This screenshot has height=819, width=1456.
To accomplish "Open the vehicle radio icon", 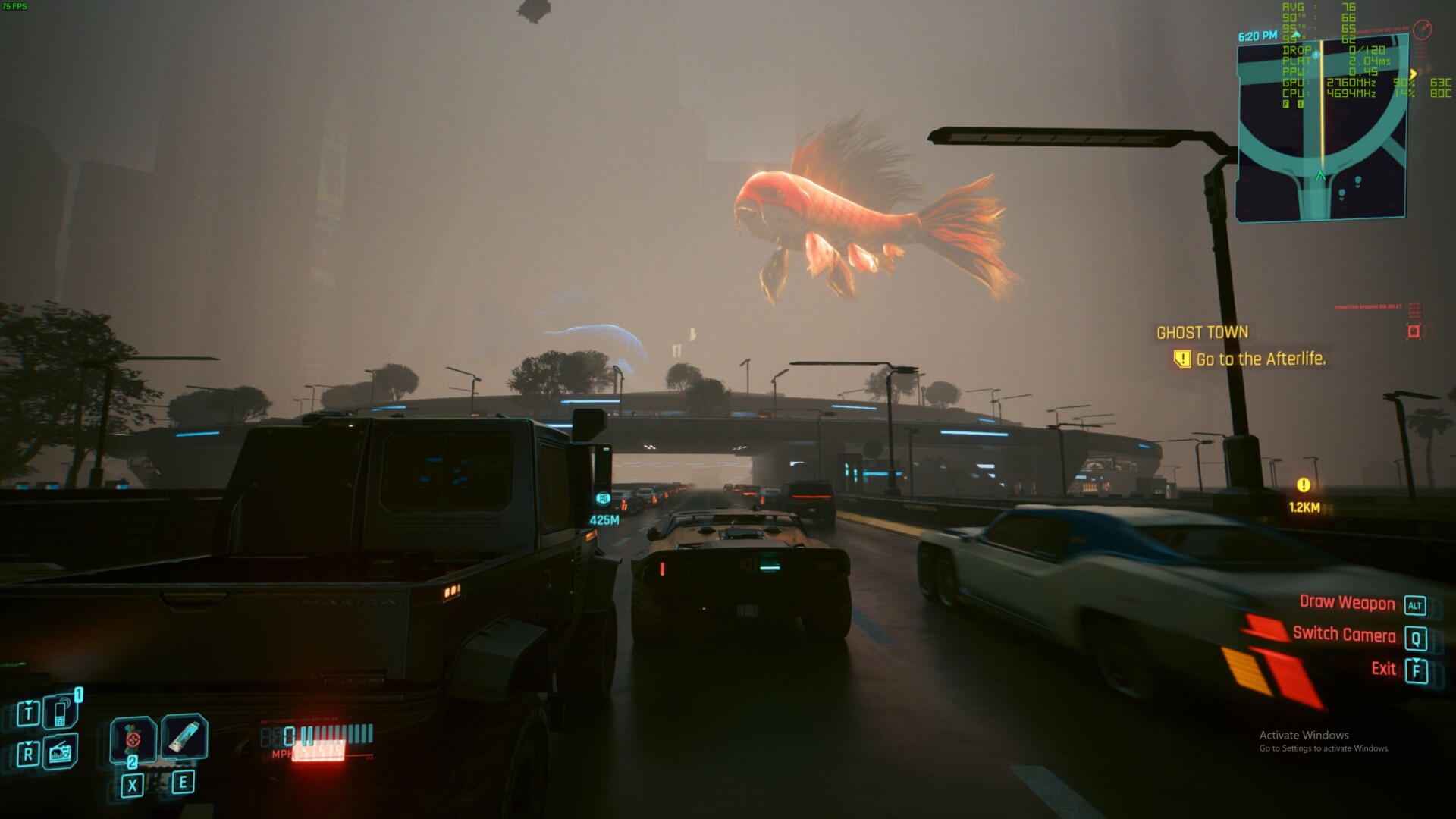I will point(61,752).
